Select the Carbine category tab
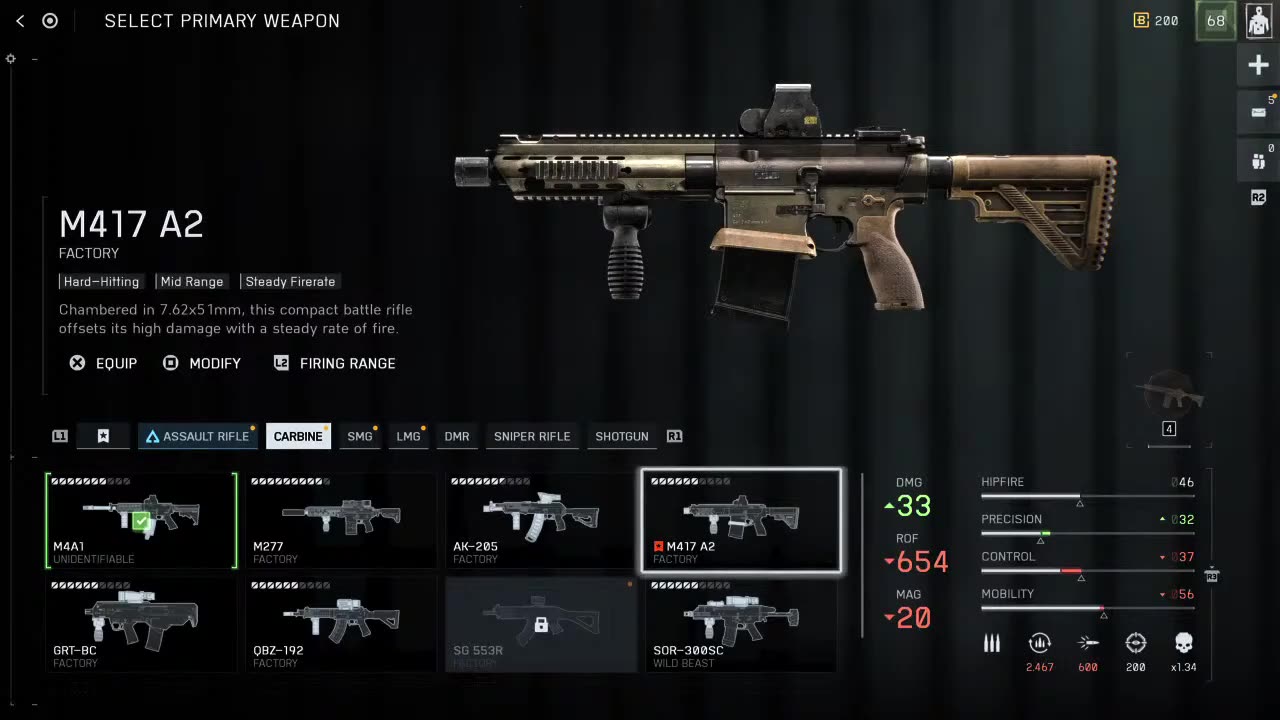 click(x=298, y=436)
